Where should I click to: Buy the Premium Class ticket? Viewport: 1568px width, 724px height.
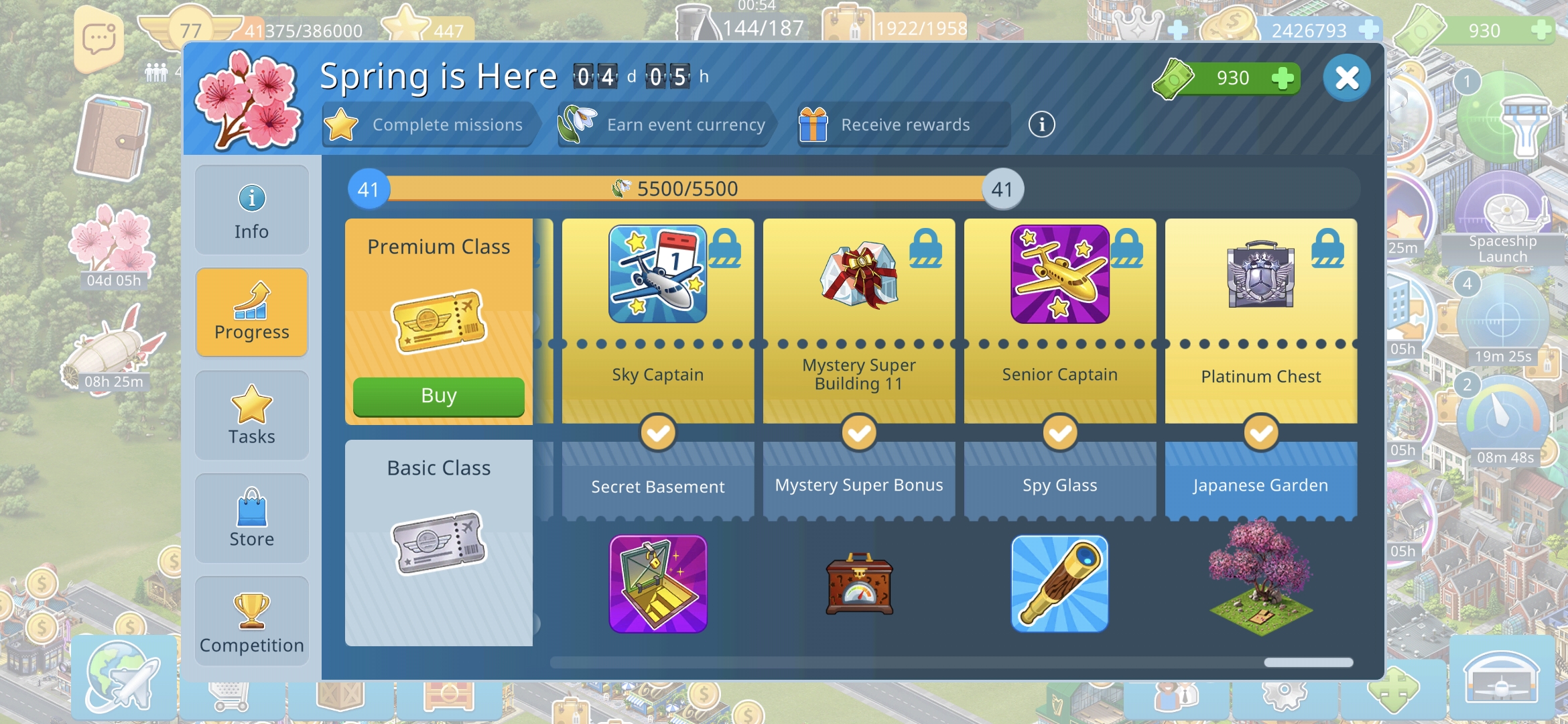coord(438,396)
